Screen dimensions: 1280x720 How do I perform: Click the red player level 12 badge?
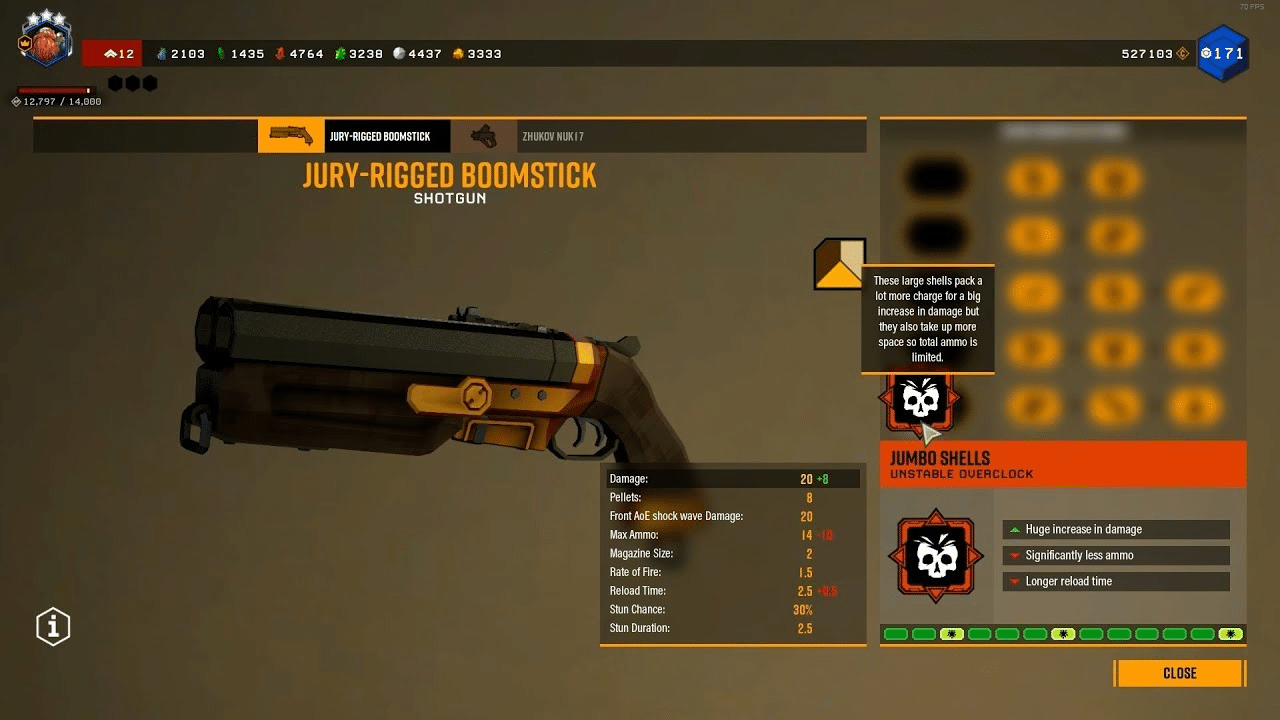[113, 53]
